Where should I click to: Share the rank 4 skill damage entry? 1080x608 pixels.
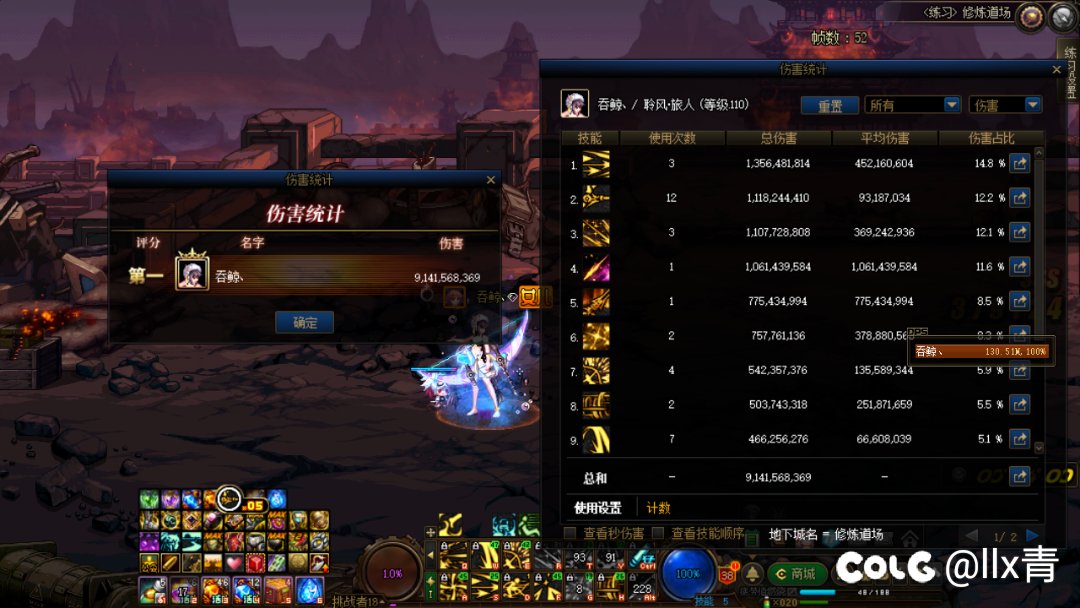click(x=1019, y=268)
